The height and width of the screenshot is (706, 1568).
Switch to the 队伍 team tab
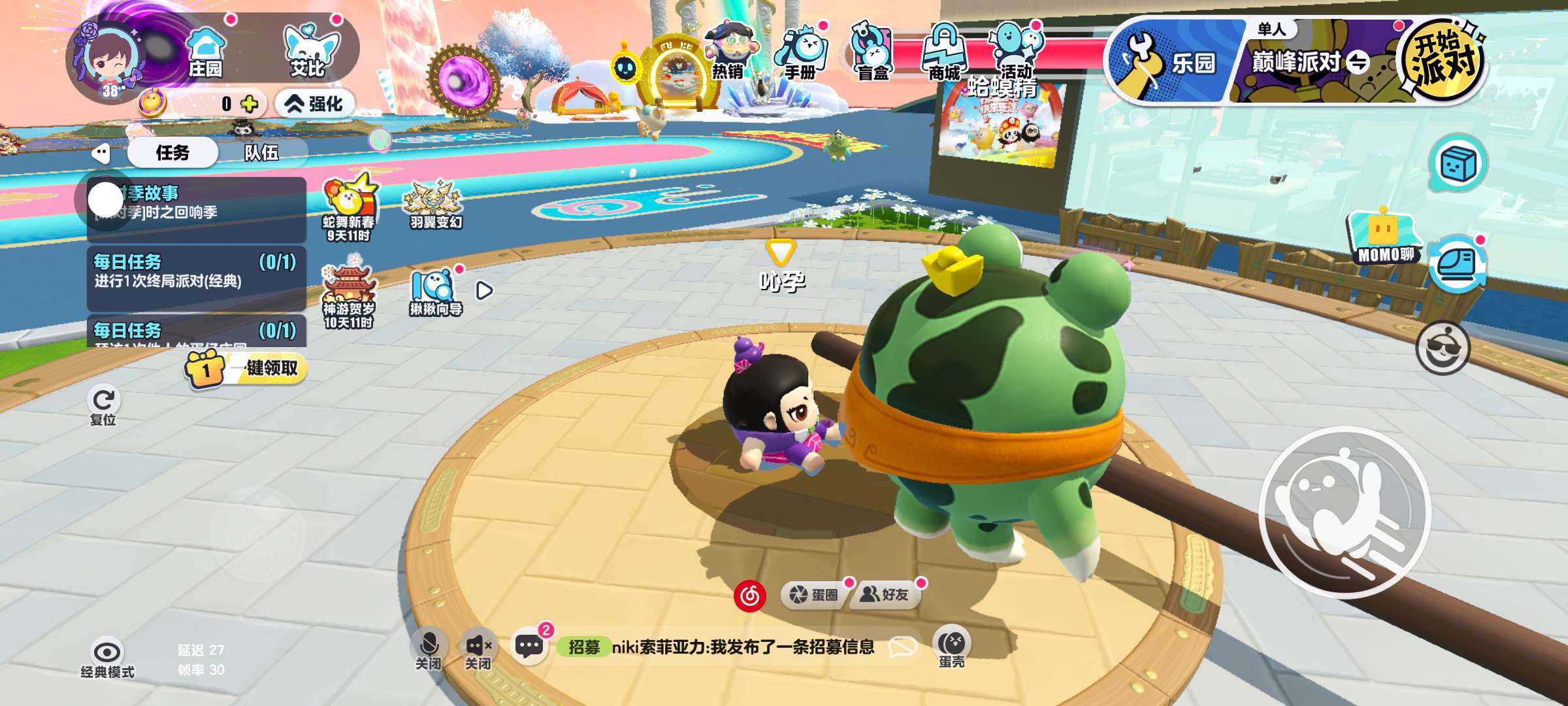[x=261, y=153]
